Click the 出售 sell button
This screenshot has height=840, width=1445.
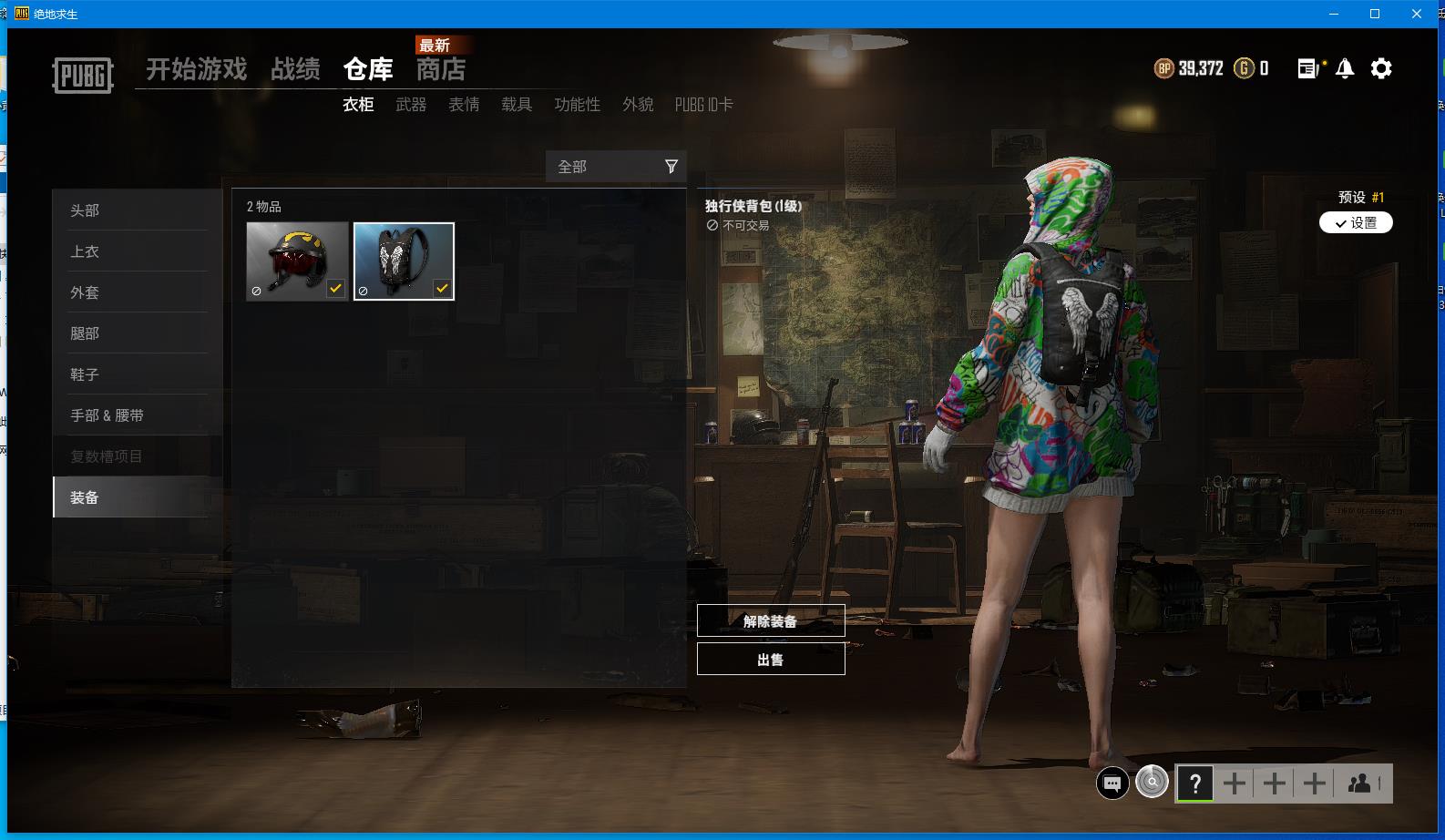point(771,659)
